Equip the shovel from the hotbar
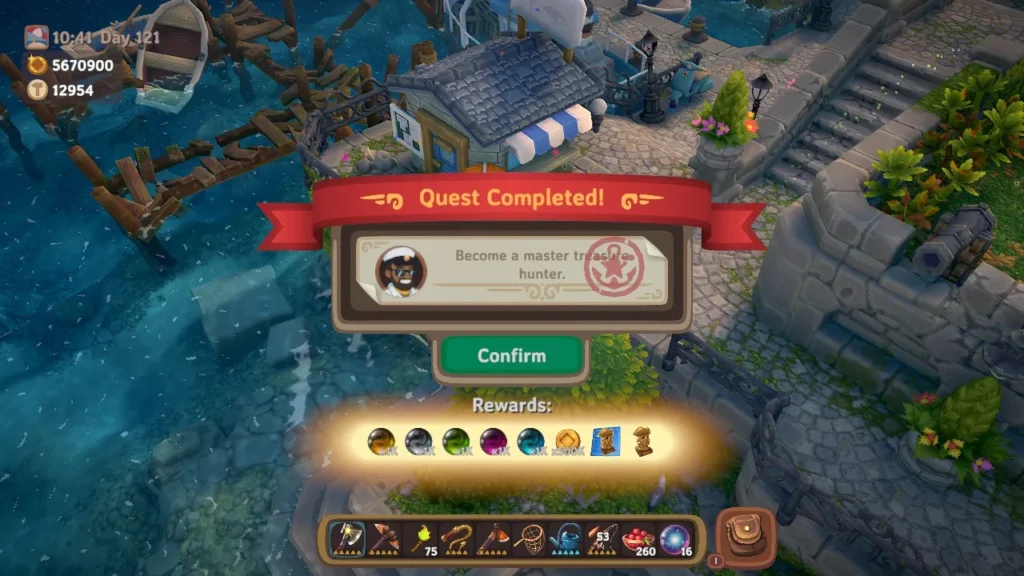The width and height of the screenshot is (1024, 576). tap(493, 539)
